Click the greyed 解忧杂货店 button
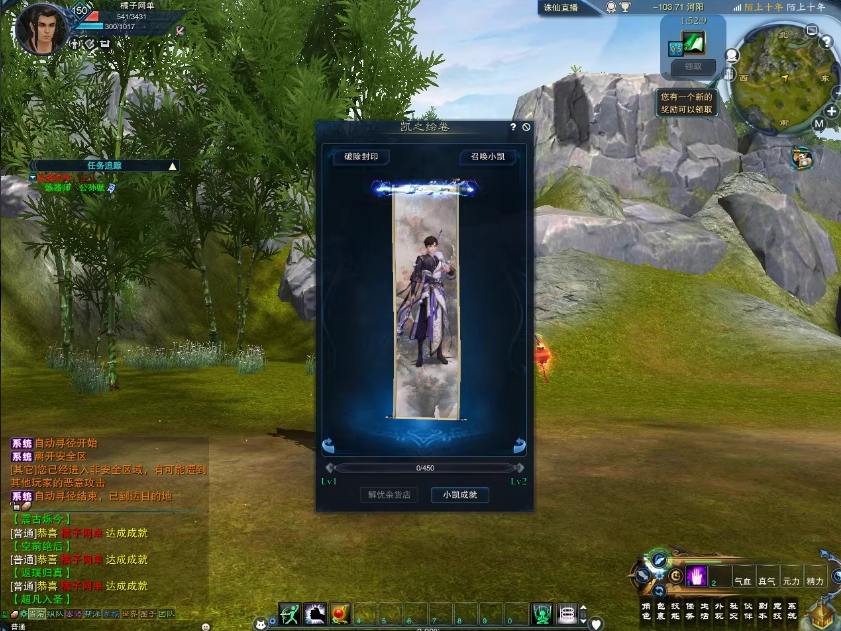Screen dimensions: 841x631 pyautogui.click(x=389, y=495)
